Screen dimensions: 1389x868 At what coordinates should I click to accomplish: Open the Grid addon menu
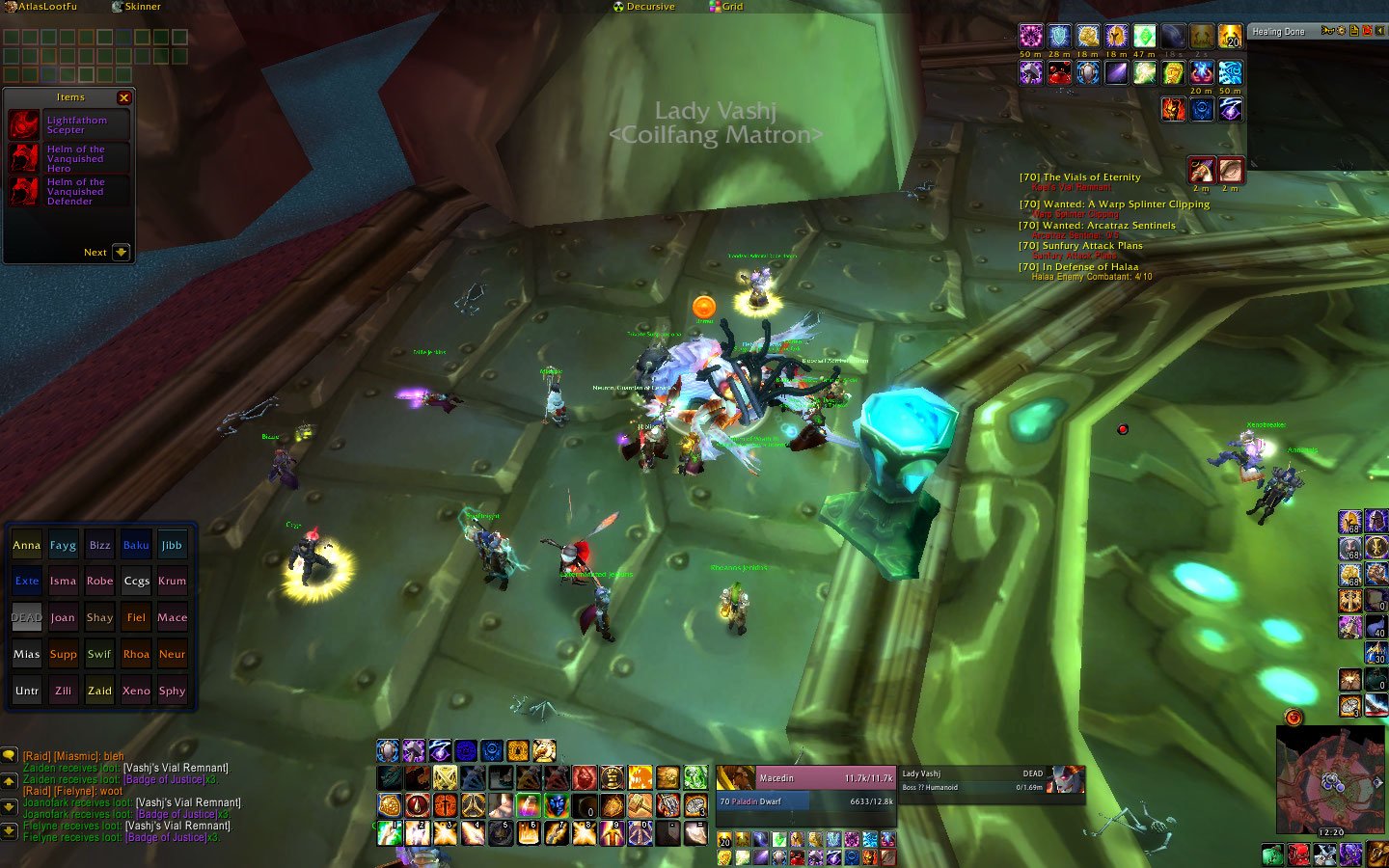point(726,7)
